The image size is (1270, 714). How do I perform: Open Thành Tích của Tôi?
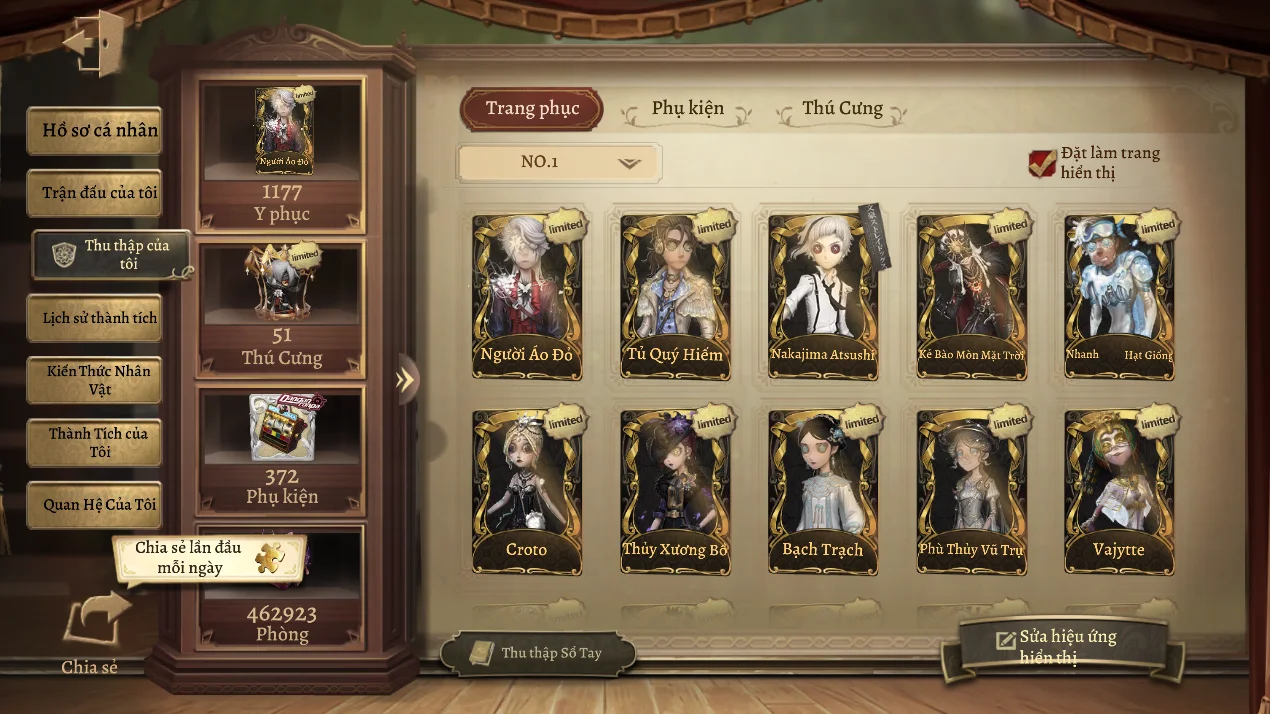pyautogui.click(x=95, y=442)
